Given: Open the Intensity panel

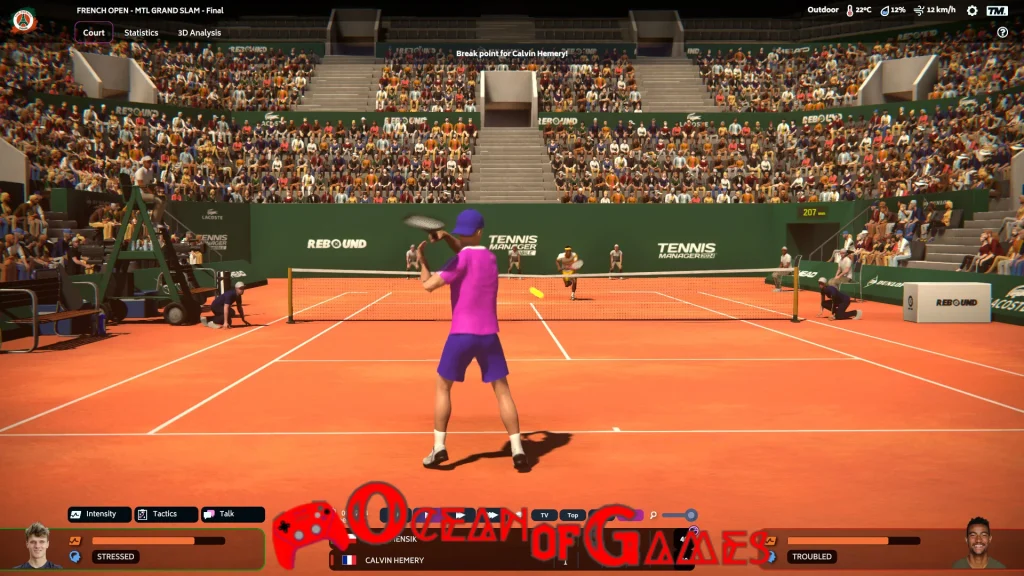Looking at the screenshot, I should pos(100,514).
